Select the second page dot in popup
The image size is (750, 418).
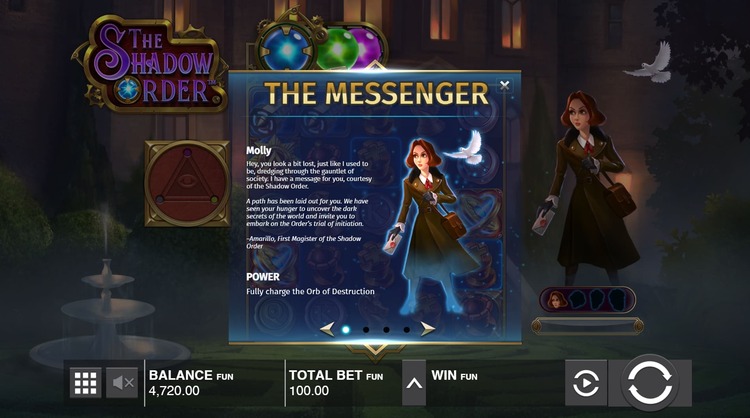365,329
